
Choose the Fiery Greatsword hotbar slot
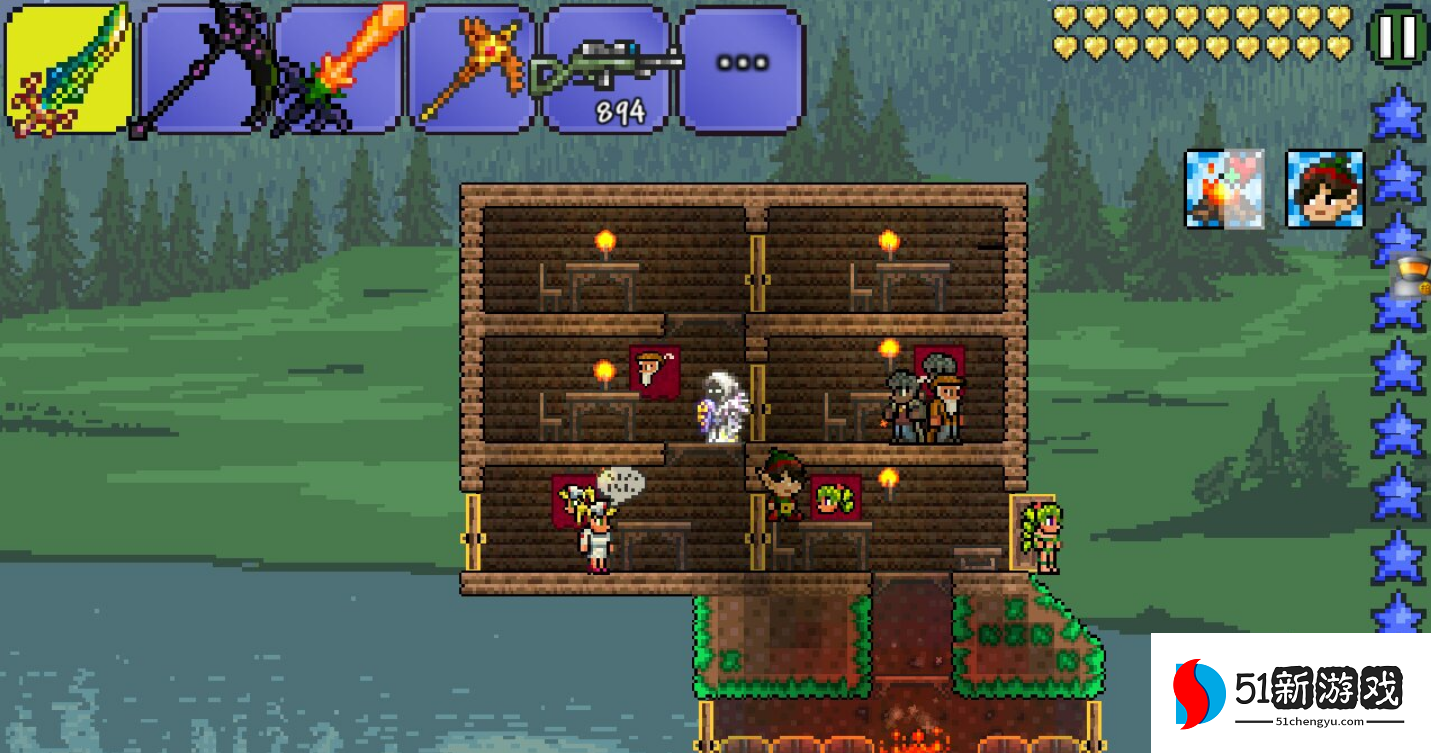pyautogui.click(x=339, y=70)
